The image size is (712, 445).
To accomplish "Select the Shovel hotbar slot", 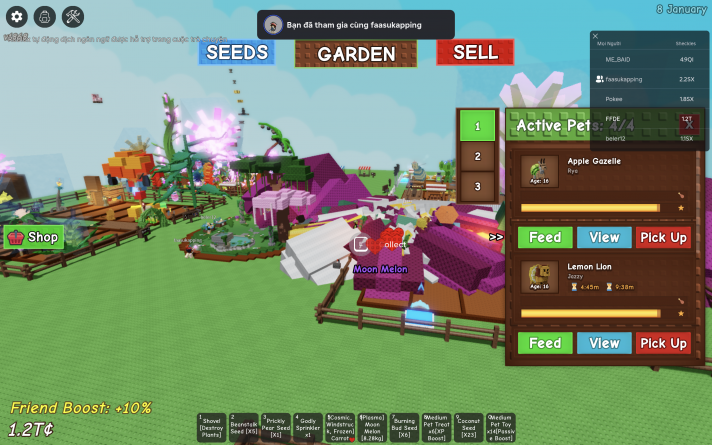I will pyautogui.click(x=211, y=428).
